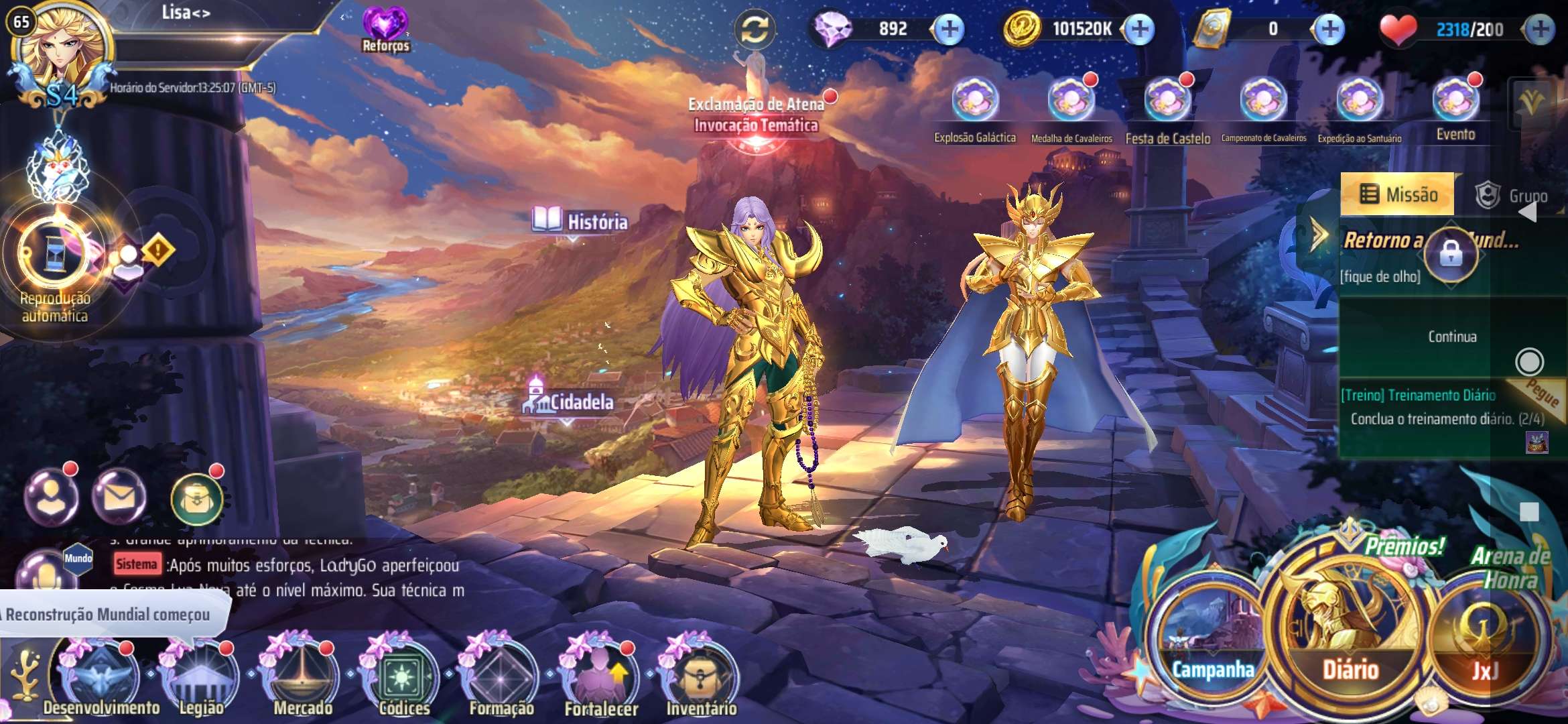Add gold coins with plus button
Viewport: 1568px width, 724px height.
coord(1139,29)
